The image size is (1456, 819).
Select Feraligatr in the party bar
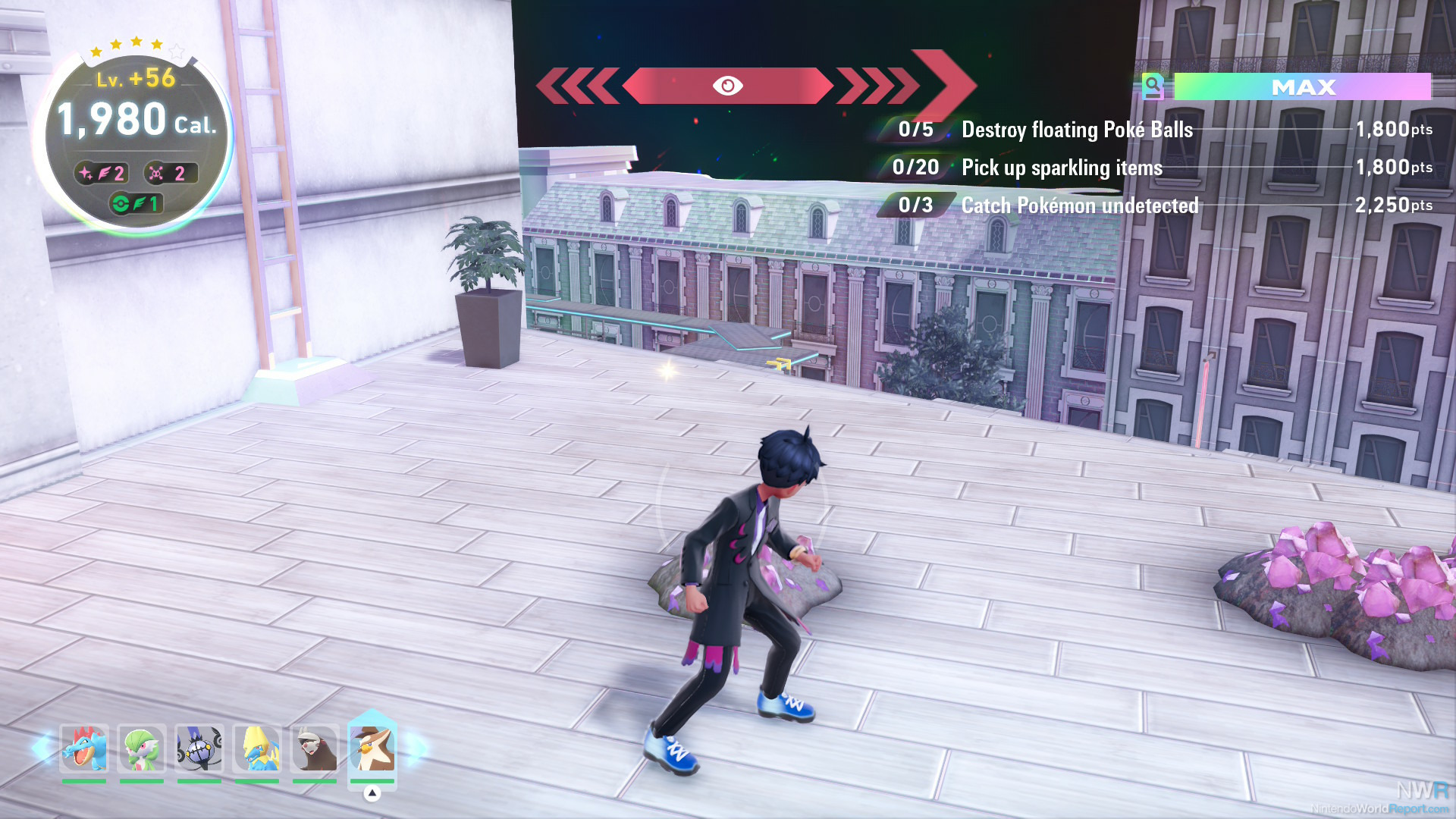84,749
